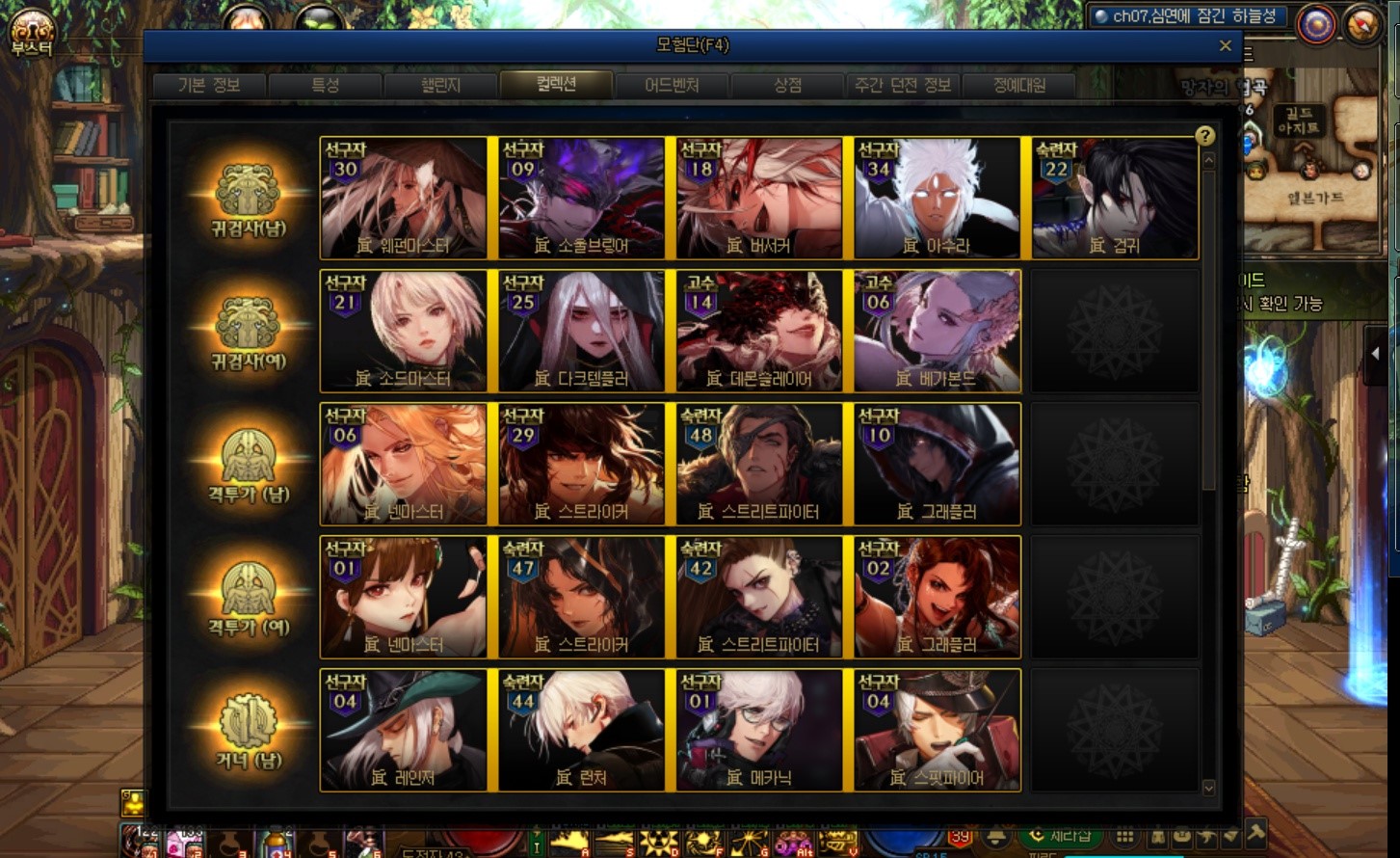Open the 다크템플러 character card
The width and height of the screenshot is (1400, 858).
[x=582, y=332]
